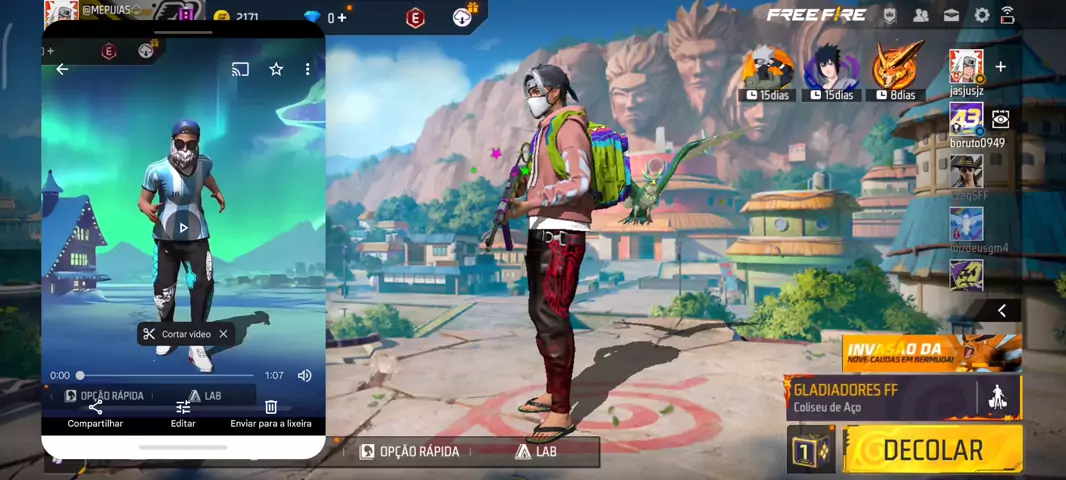Send the video to the trash
Screen dimensions: 1066x480
[271, 413]
